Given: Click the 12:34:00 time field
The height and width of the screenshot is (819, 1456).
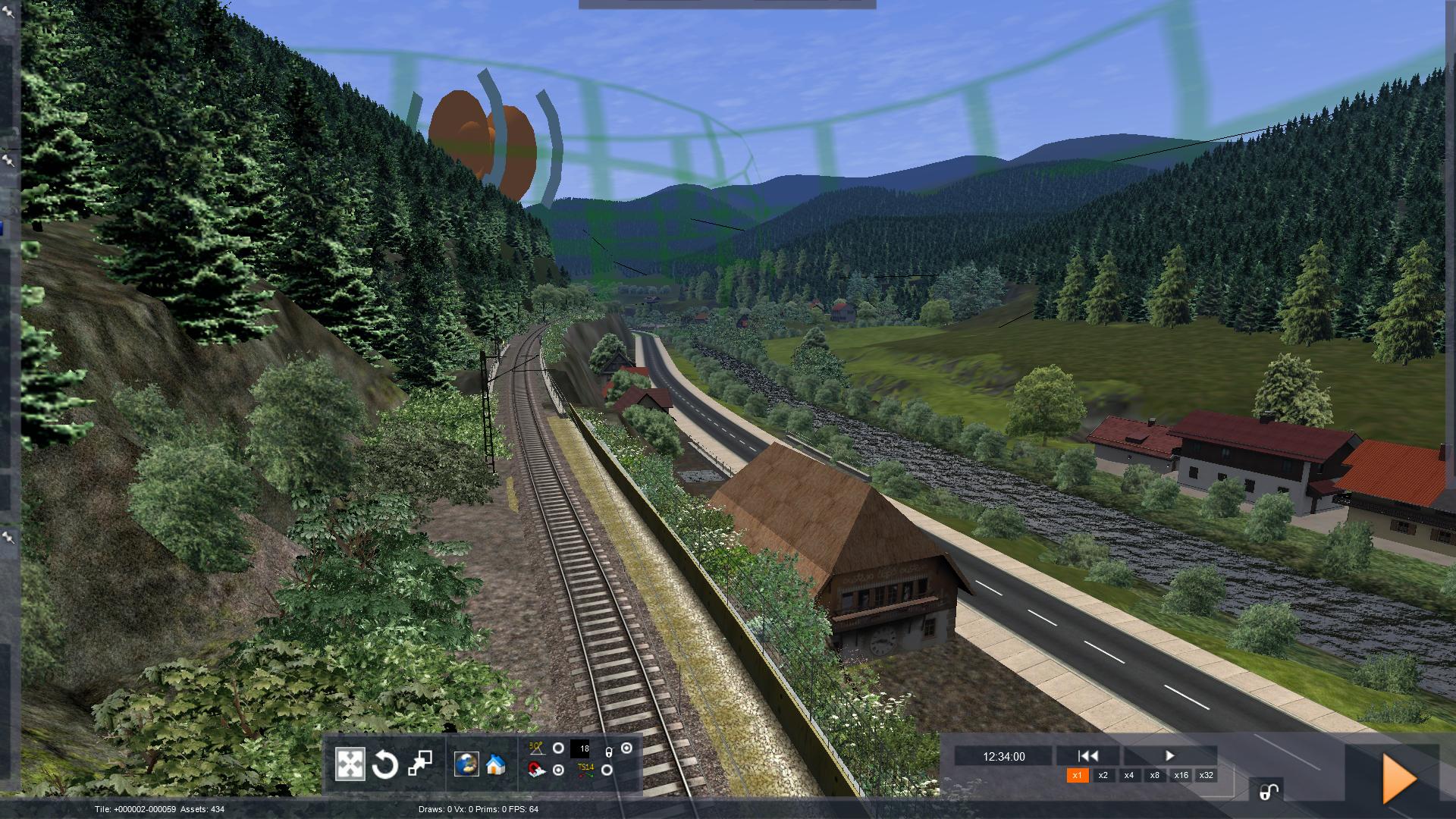Looking at the screenshot, I should coord(1003,756).
